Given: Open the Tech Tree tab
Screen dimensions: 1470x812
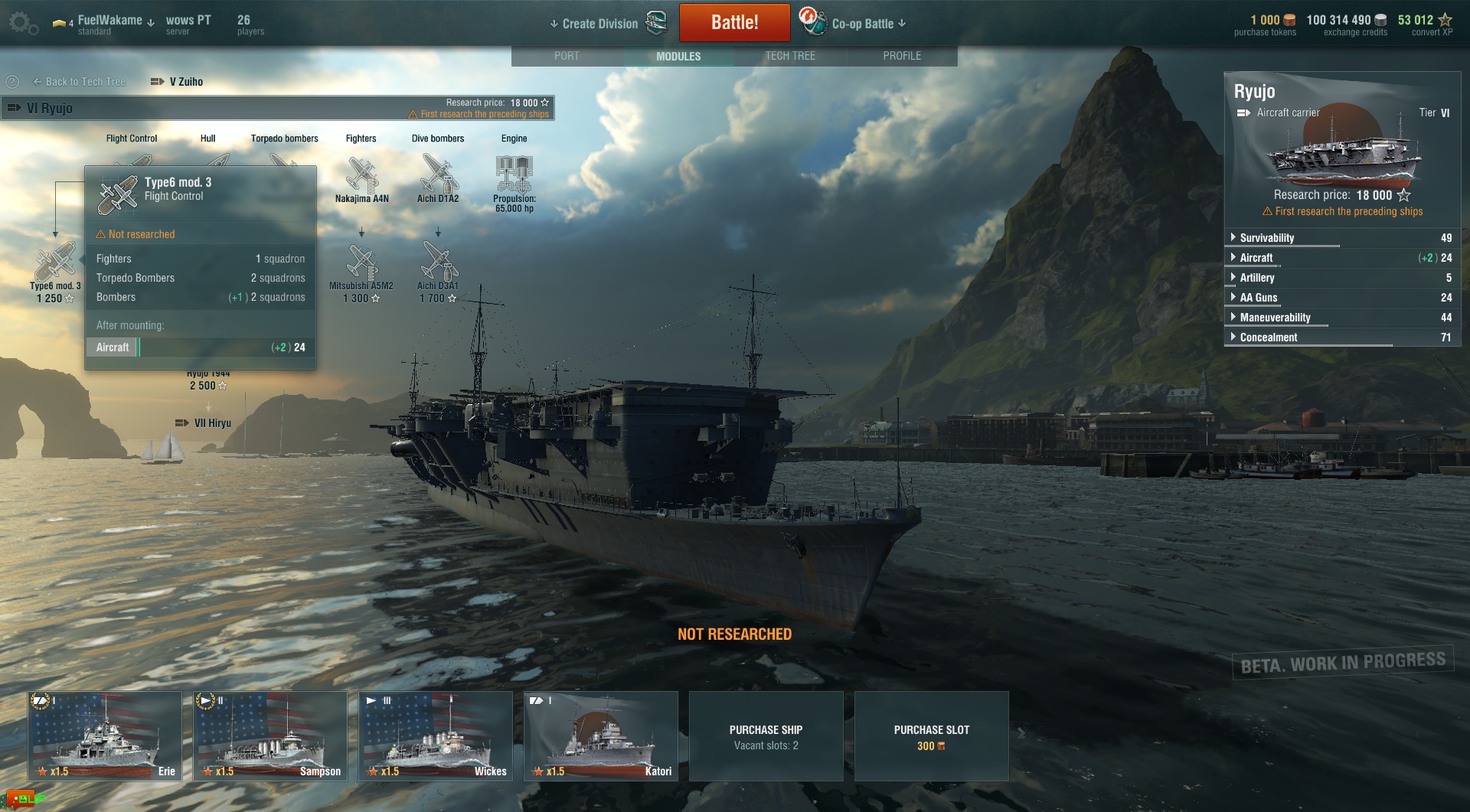Looking at the screenshot, I should pyautogui.click(x=790, y=56).
